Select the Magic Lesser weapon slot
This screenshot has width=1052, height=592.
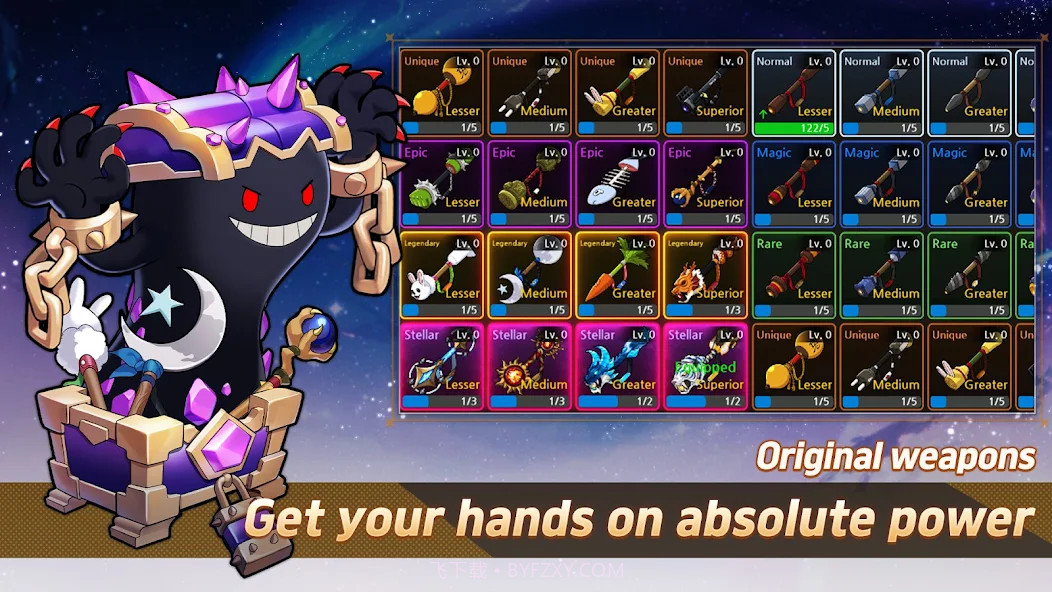click(794, 184)
